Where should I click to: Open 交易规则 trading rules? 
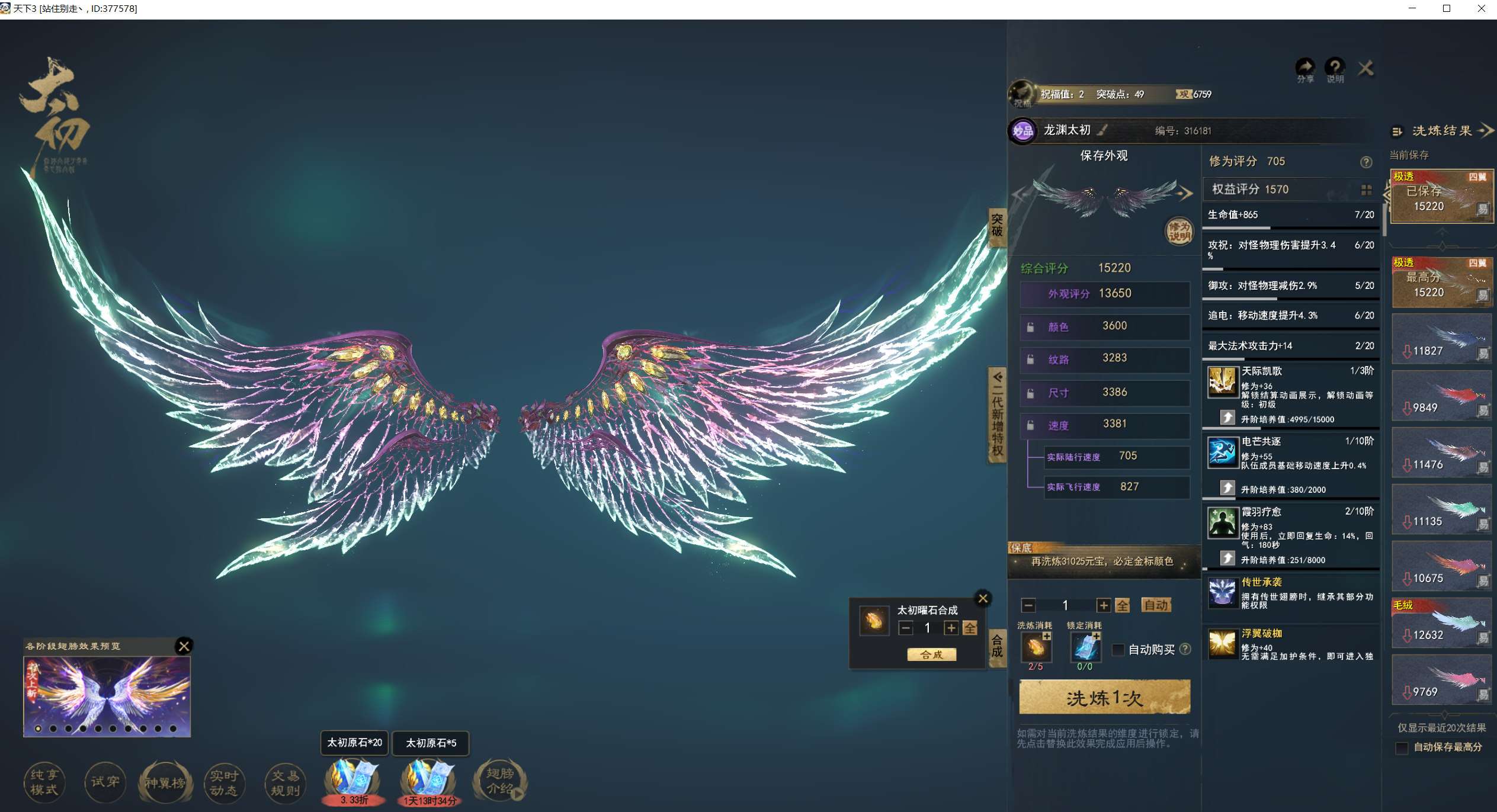[285, 782]
